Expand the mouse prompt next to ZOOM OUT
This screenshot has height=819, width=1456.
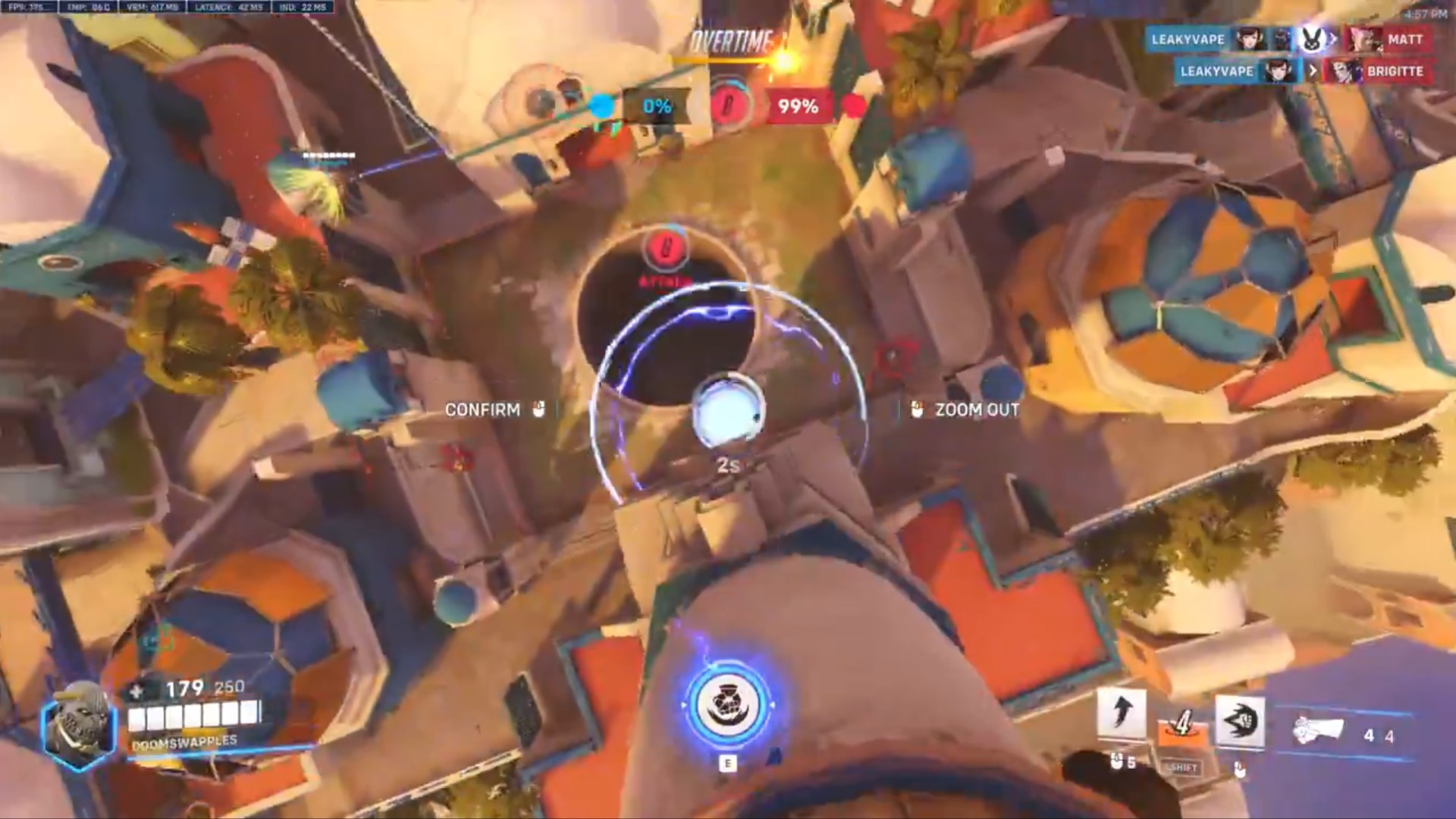pos(915,410)
